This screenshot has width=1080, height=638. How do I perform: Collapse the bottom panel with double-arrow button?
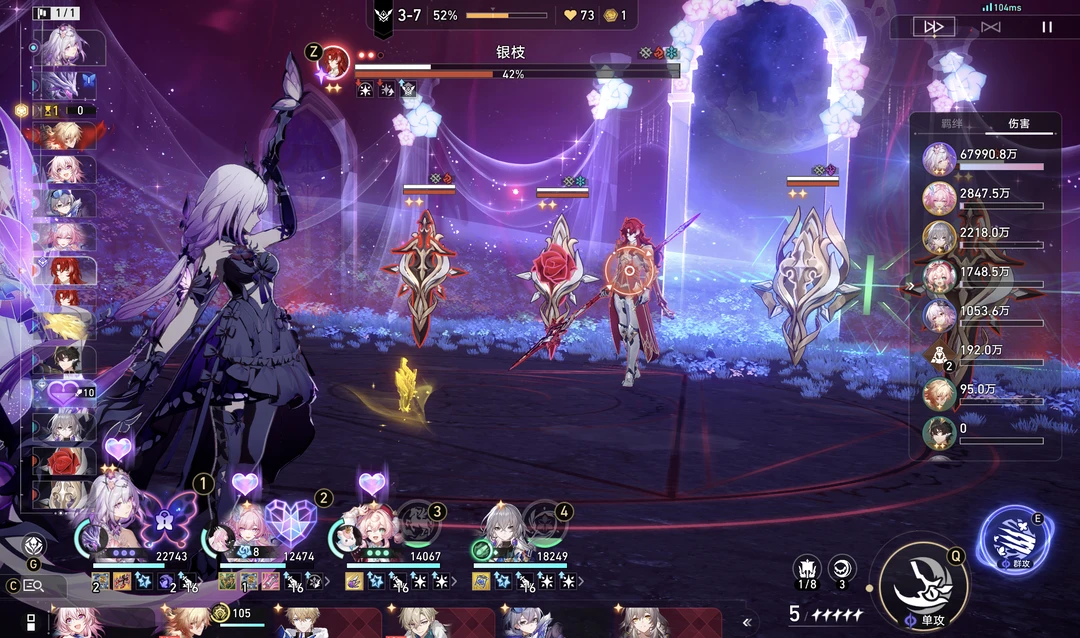click(746, 621)
